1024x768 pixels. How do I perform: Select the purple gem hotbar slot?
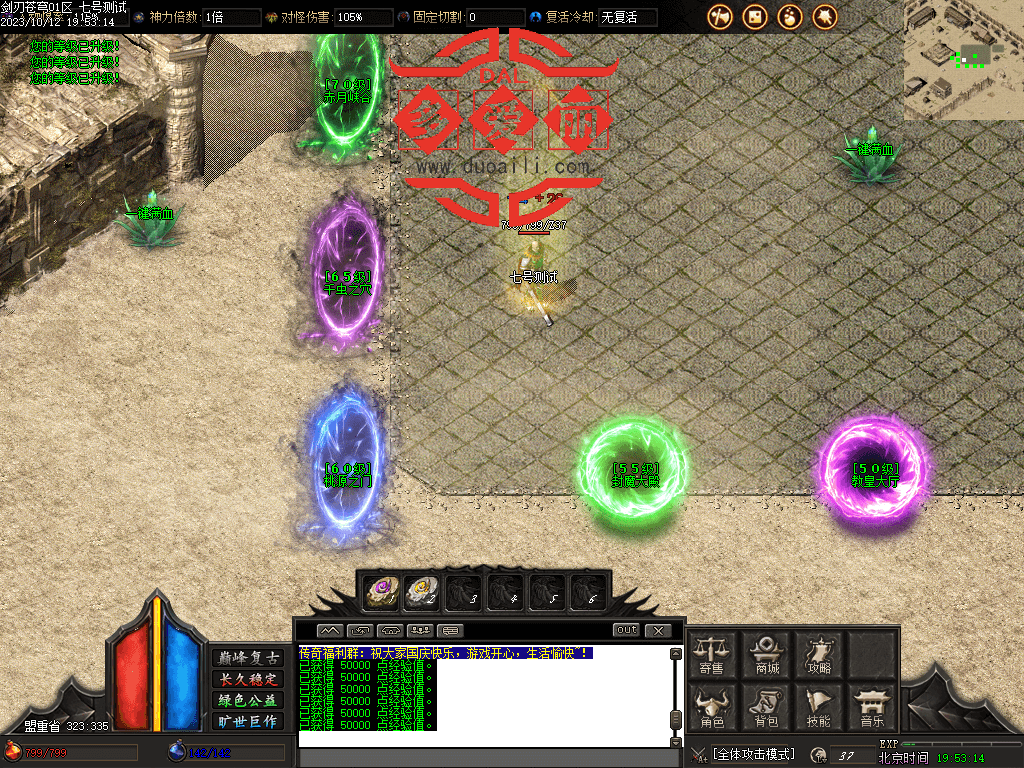[x=381, y=593]
